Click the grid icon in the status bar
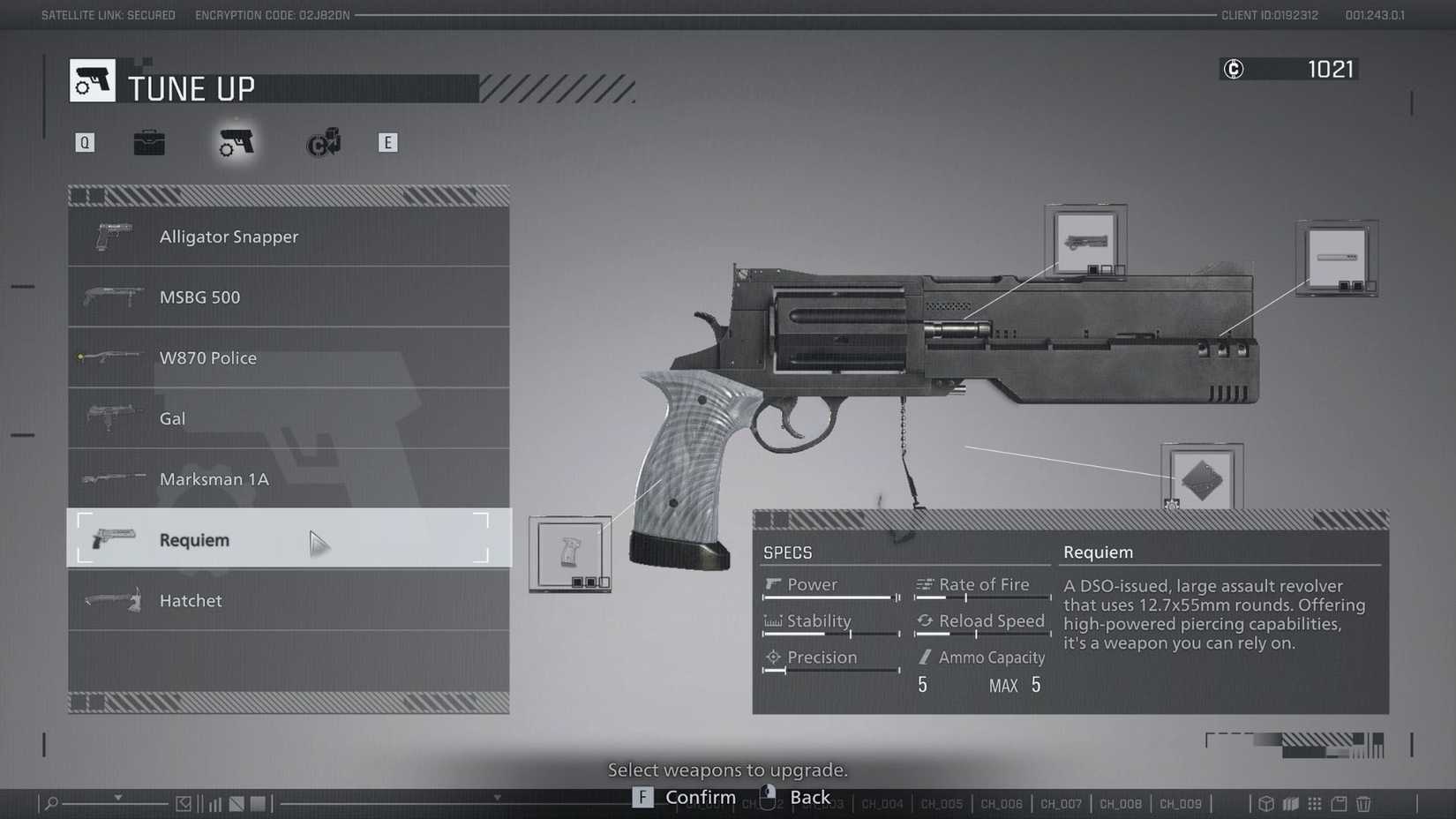The width and height of the screenshot is (1456, 819). (1315, 804)
